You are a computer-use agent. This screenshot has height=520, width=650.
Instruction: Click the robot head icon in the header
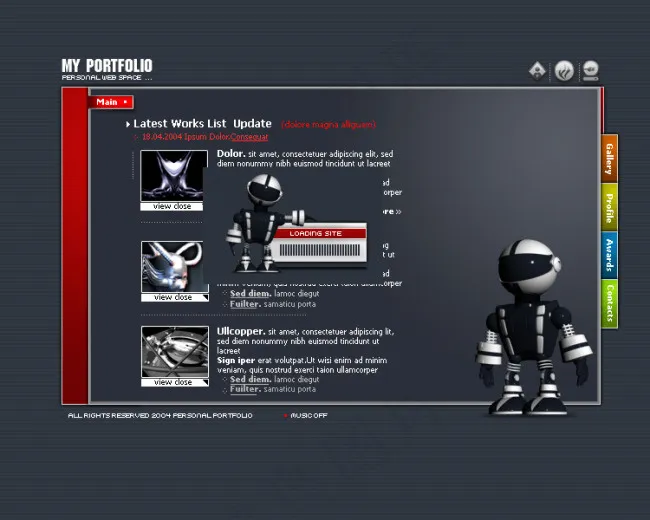tap(591, 70)
